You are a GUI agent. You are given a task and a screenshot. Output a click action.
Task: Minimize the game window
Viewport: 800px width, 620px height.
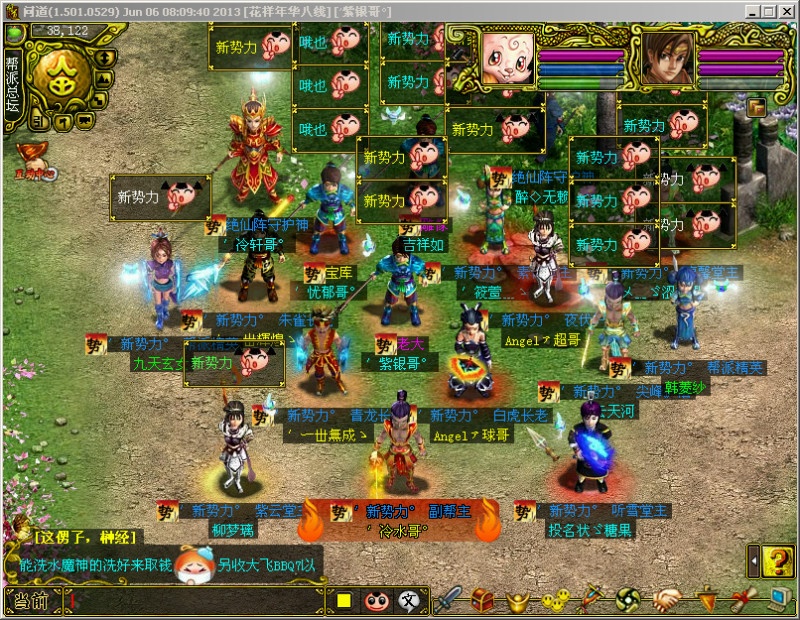751,10
